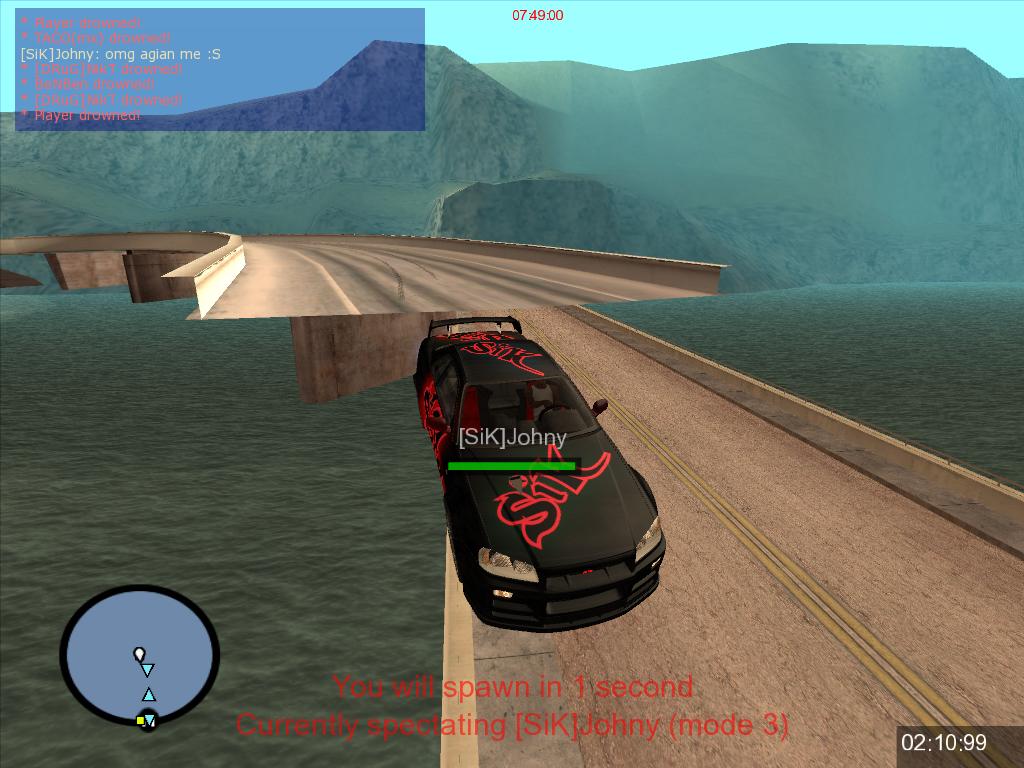Select the white pin marker on the radar
Screen dimensions: 1024x768
(139, 654)
